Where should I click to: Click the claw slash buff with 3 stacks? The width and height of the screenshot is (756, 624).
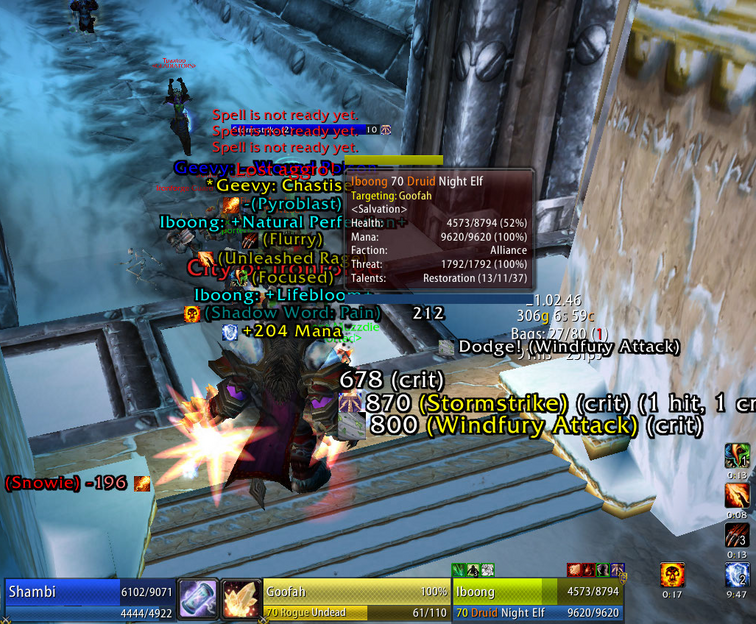(x=737, y=534)
